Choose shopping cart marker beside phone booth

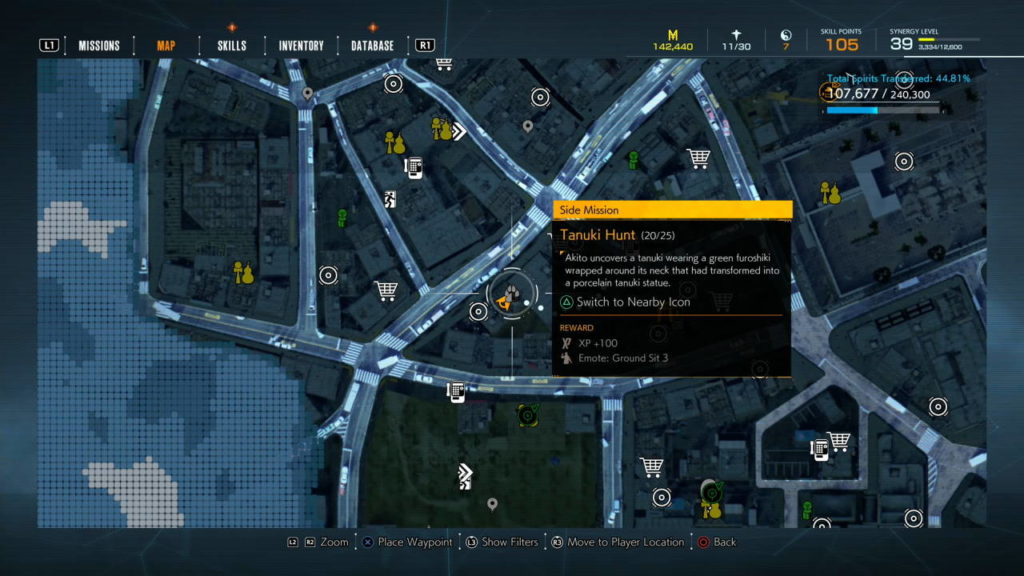[x=839, y=440]
